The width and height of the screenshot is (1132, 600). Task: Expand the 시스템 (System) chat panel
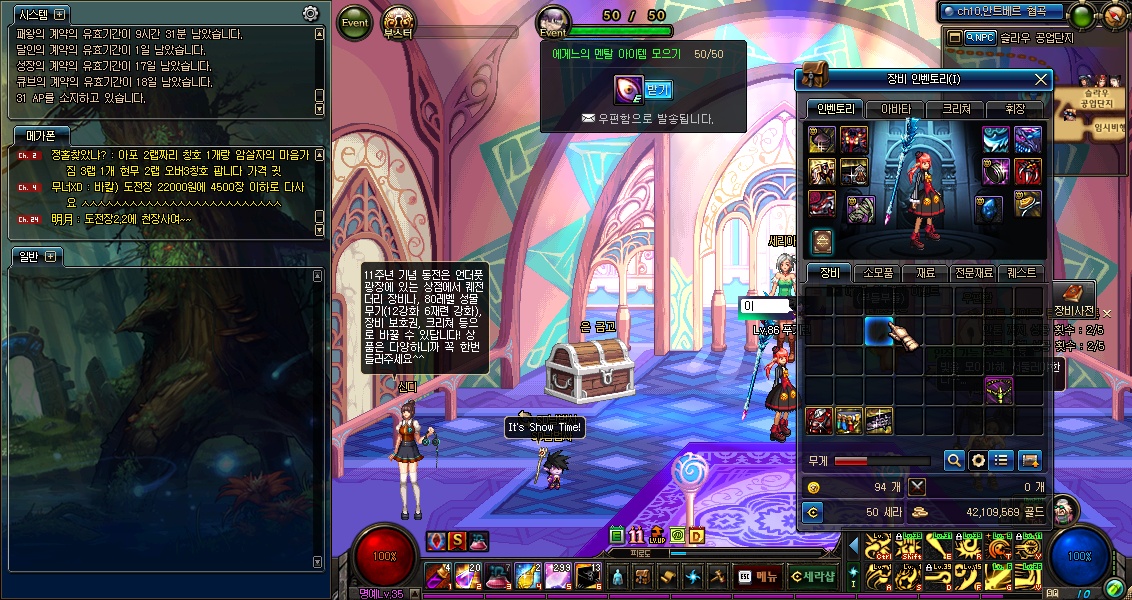tap(60, 14)
